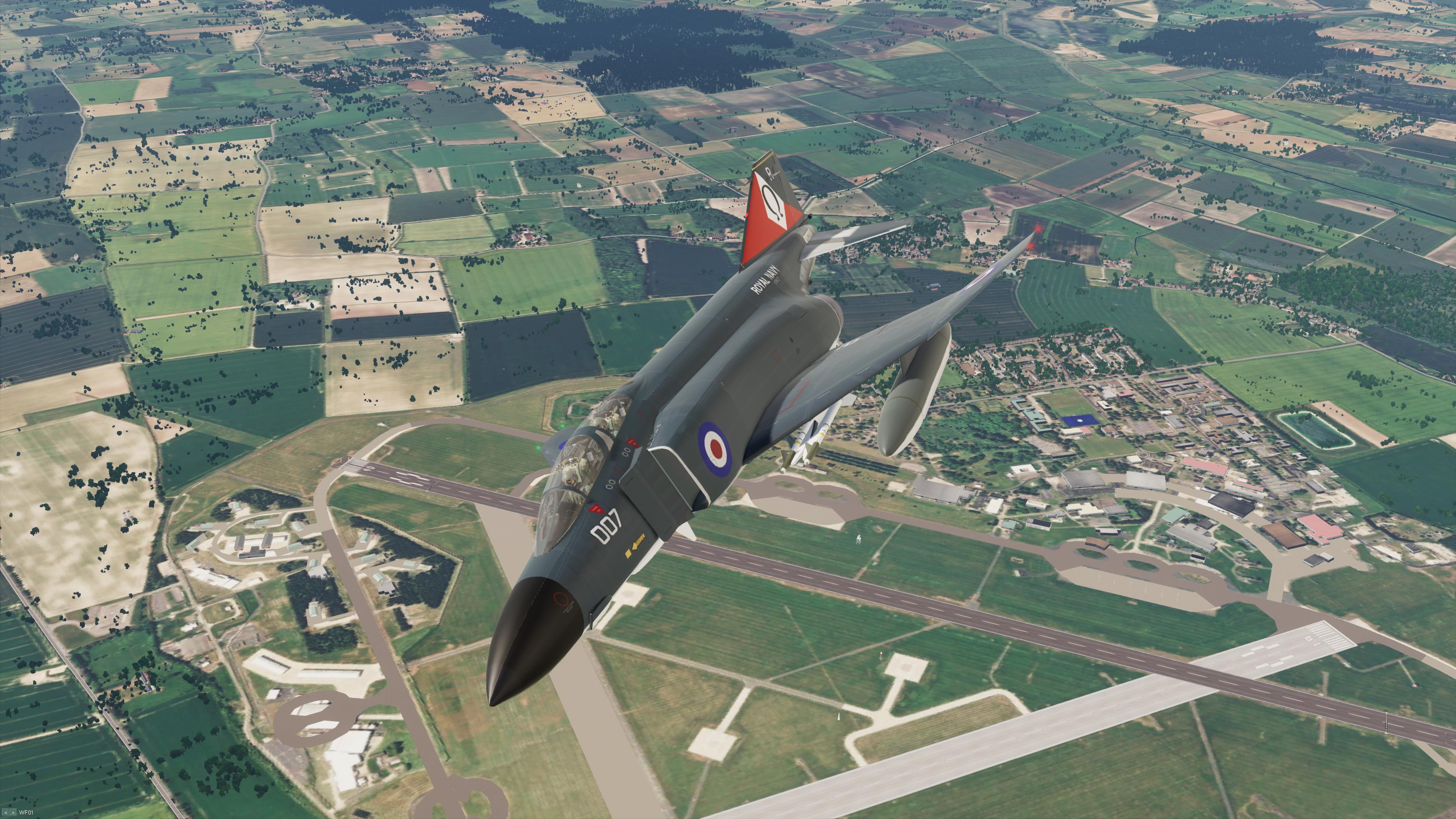Viewport: 1456px width, 819px height.
Task: Click the next (>) arrow beside WF01
Action: click(x=13, y=813)
